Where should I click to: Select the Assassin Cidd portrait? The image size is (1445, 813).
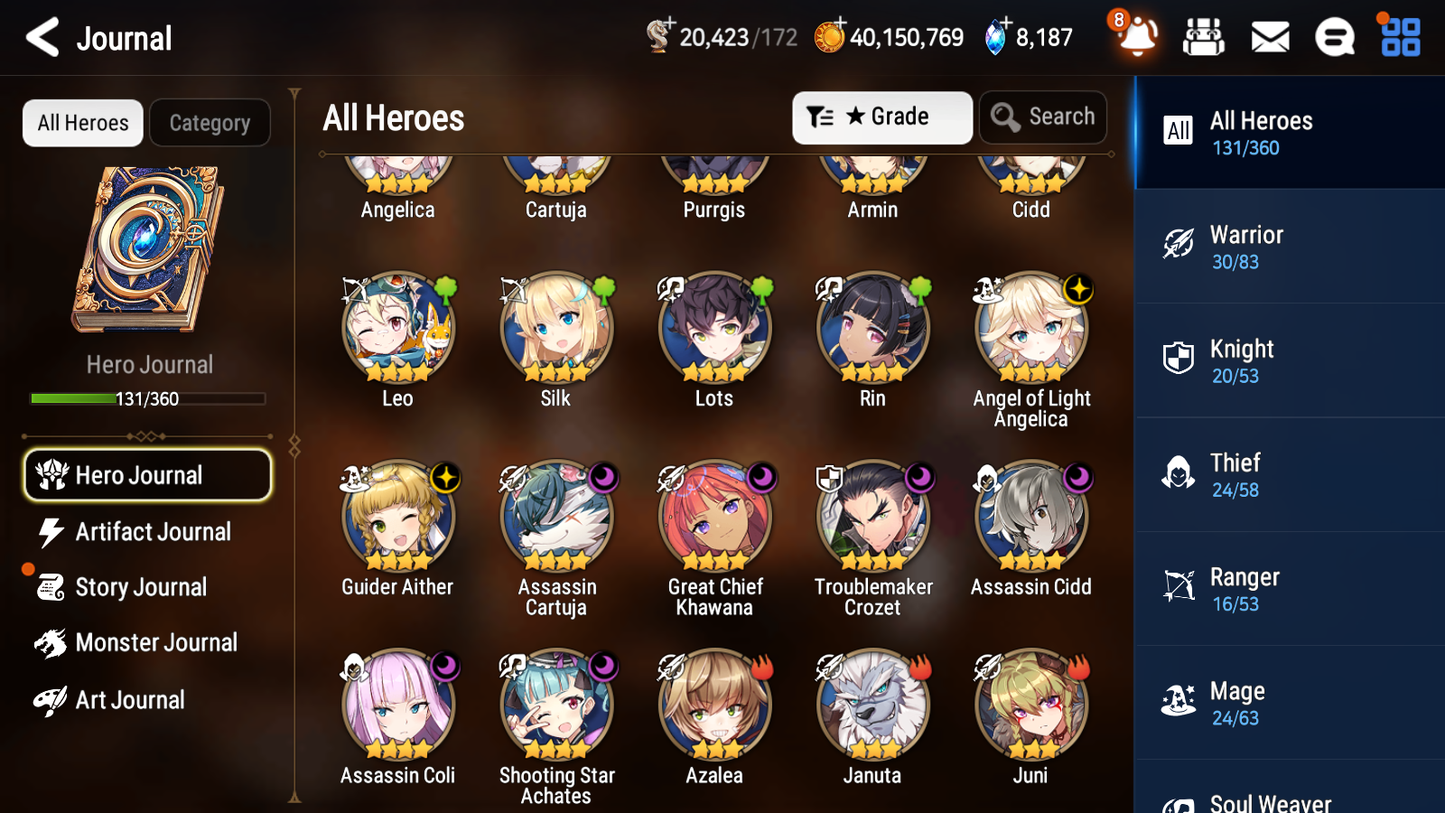pos(1031,516)
